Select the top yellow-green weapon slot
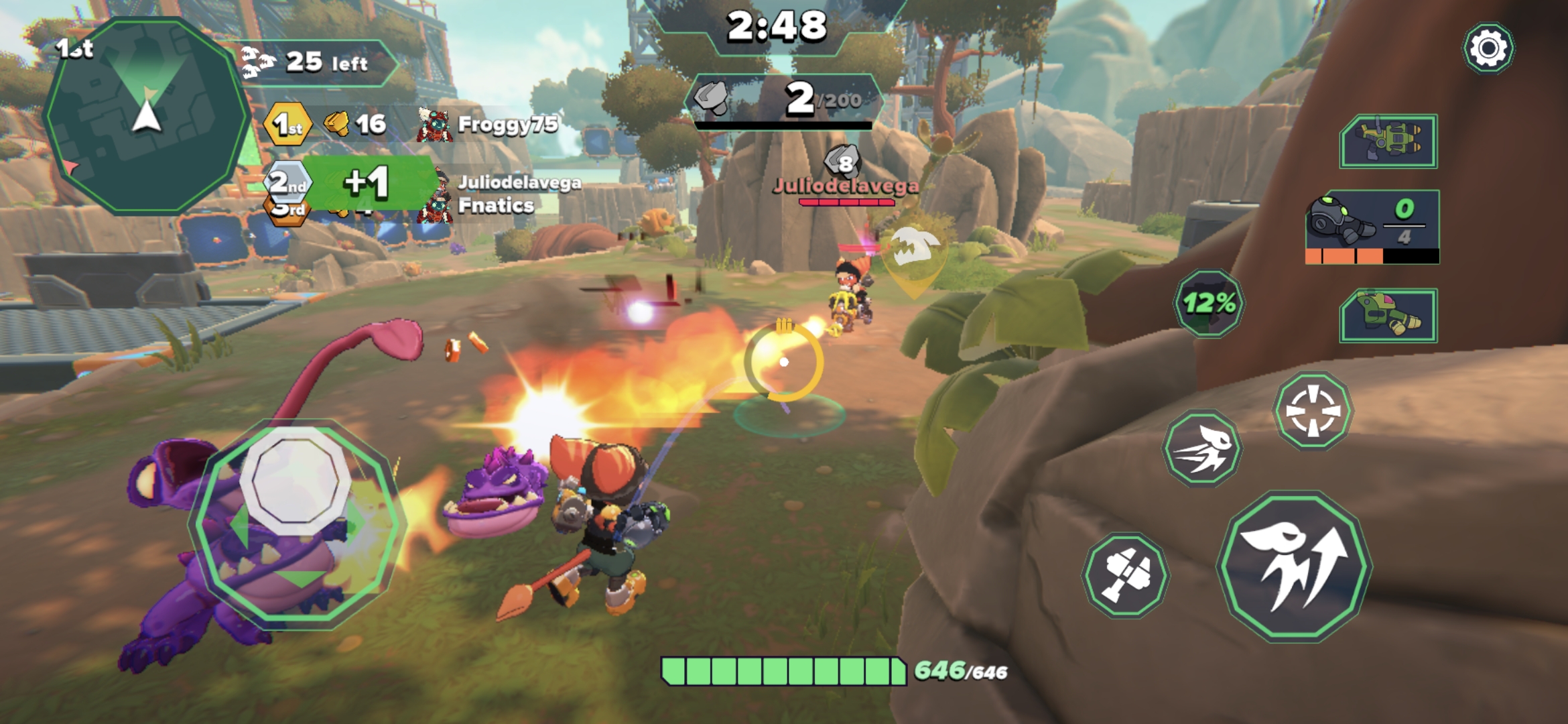Viewport: 1568px width, 724px height. pyautogui.click(x=1388, y=141)
